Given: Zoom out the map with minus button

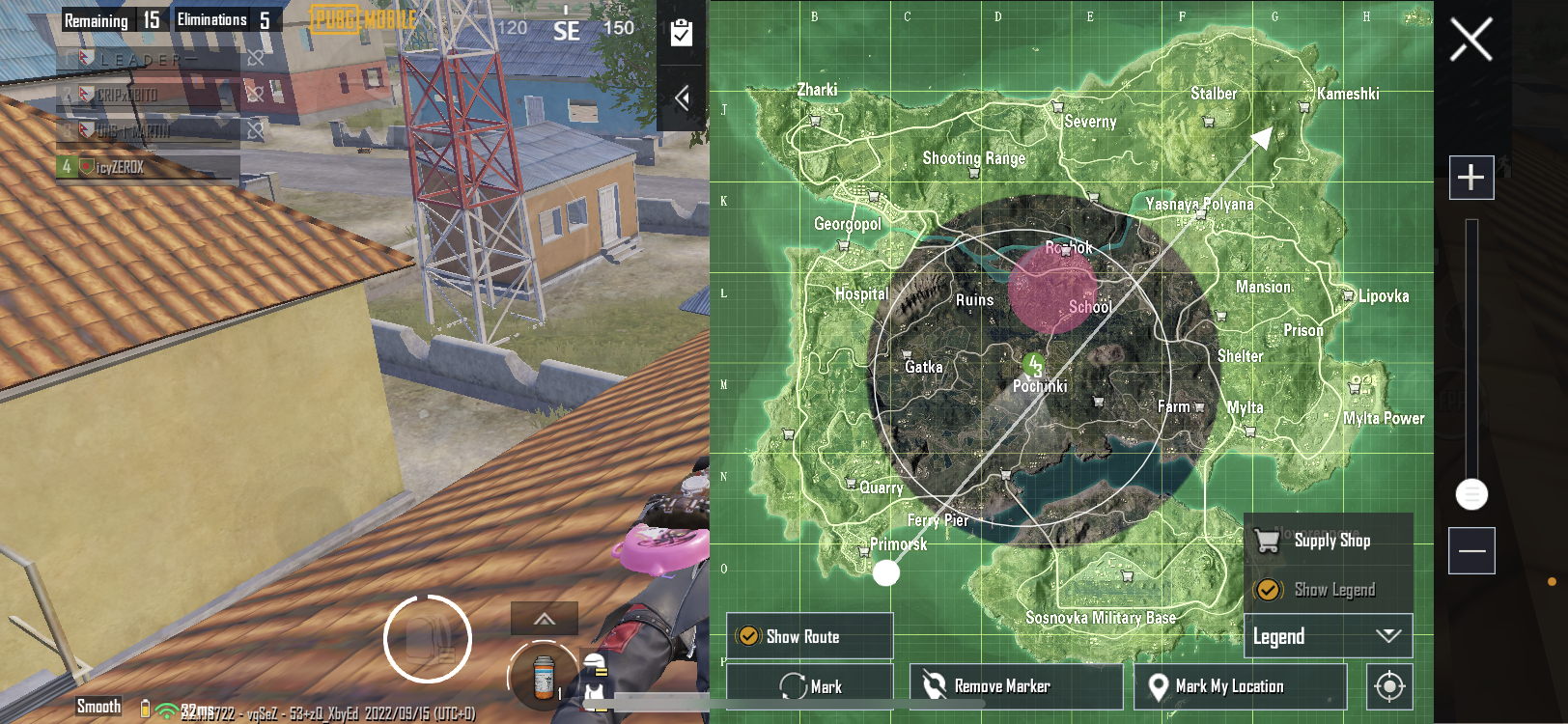Looking at the screenshot, I should 1471,550.
